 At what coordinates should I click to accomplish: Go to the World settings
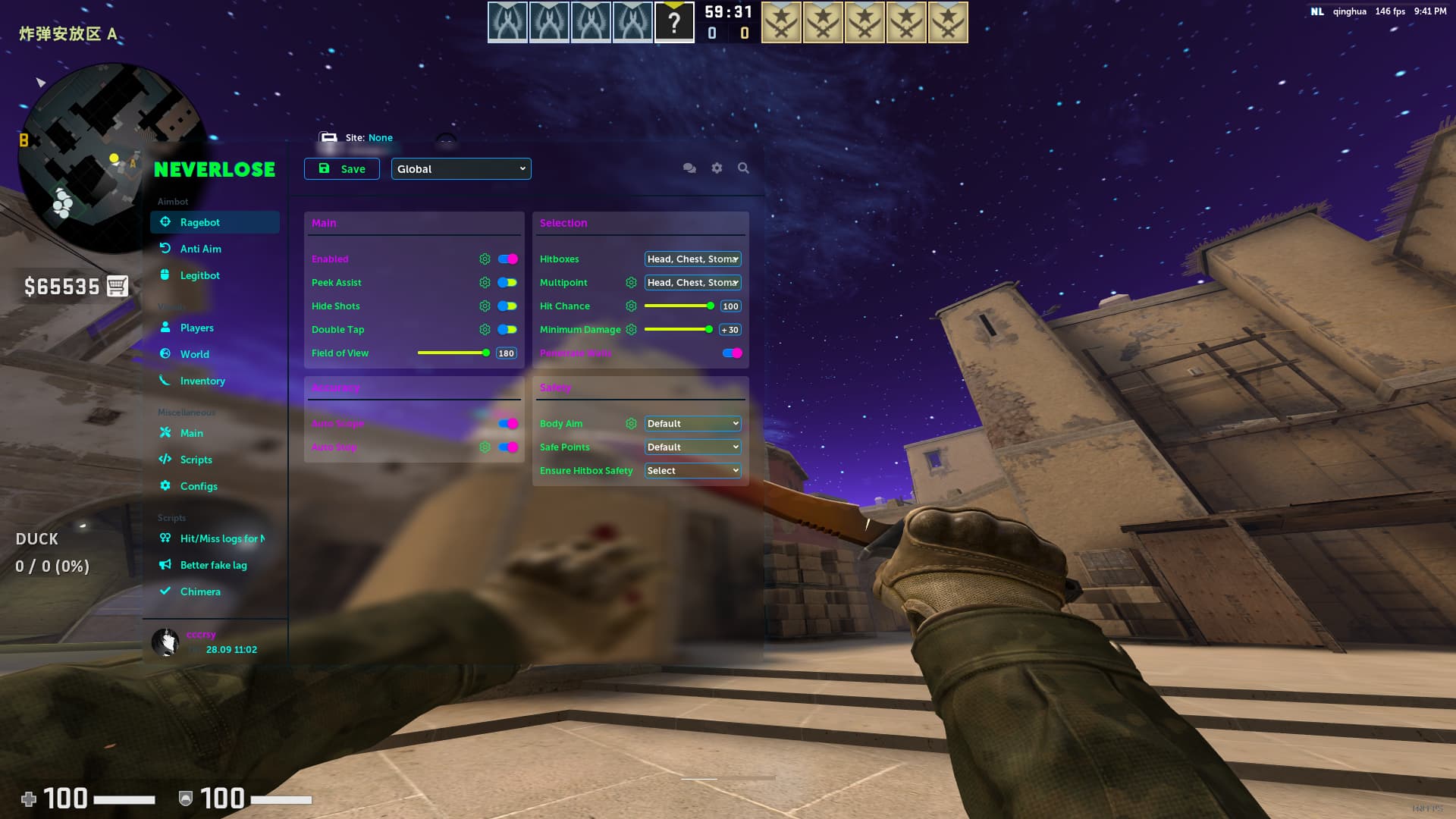(x=194, y=354)
